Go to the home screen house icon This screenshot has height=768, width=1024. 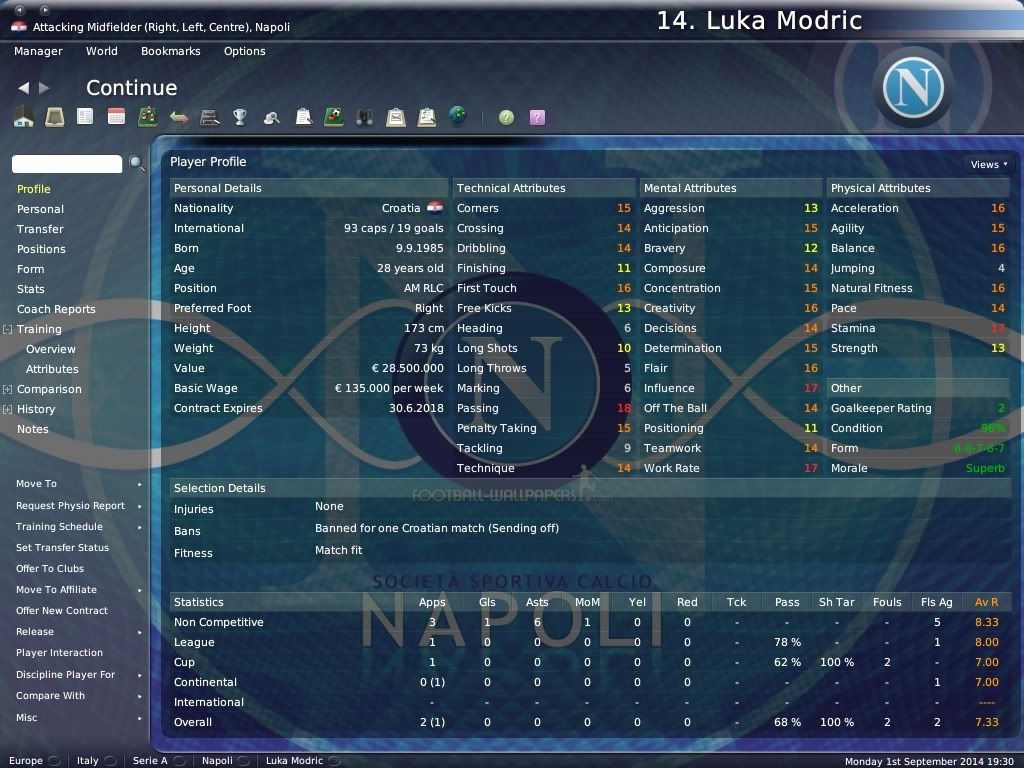coord(24,117)
